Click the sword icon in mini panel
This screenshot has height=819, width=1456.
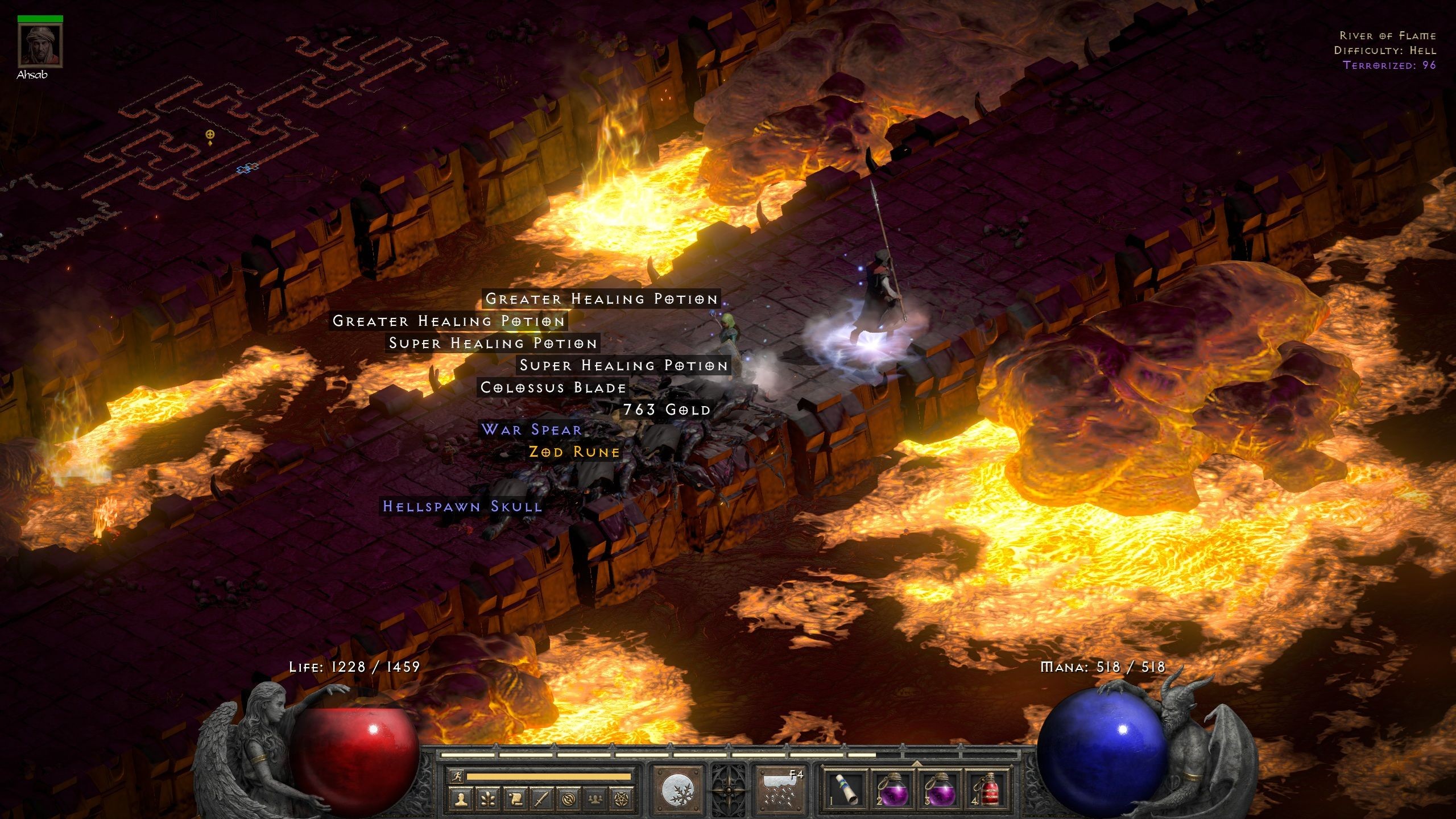pos(541,800)
